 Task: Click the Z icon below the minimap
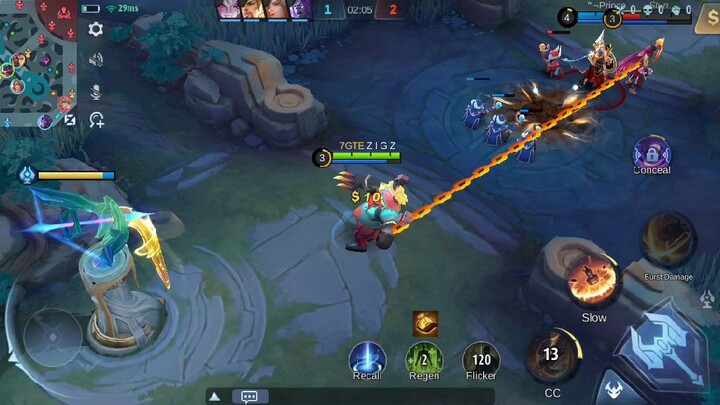(x=70, y=121)
